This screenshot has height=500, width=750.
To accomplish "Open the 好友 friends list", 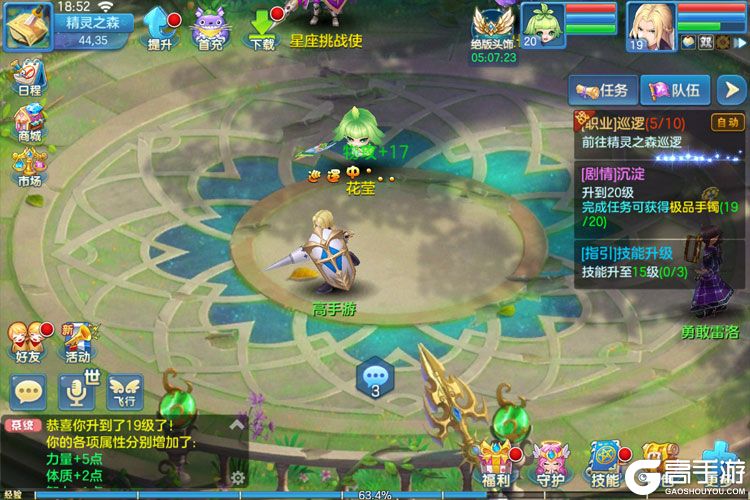I will [28, 340].
